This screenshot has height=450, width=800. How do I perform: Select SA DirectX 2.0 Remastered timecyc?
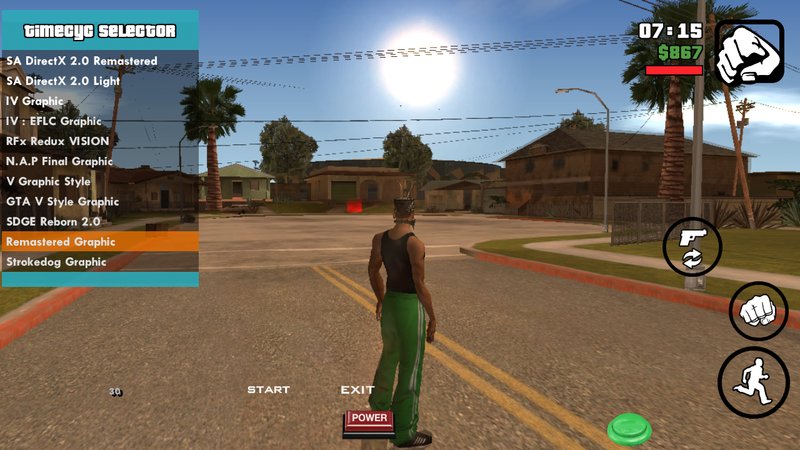pyautogui.click(x=82, y=61)
